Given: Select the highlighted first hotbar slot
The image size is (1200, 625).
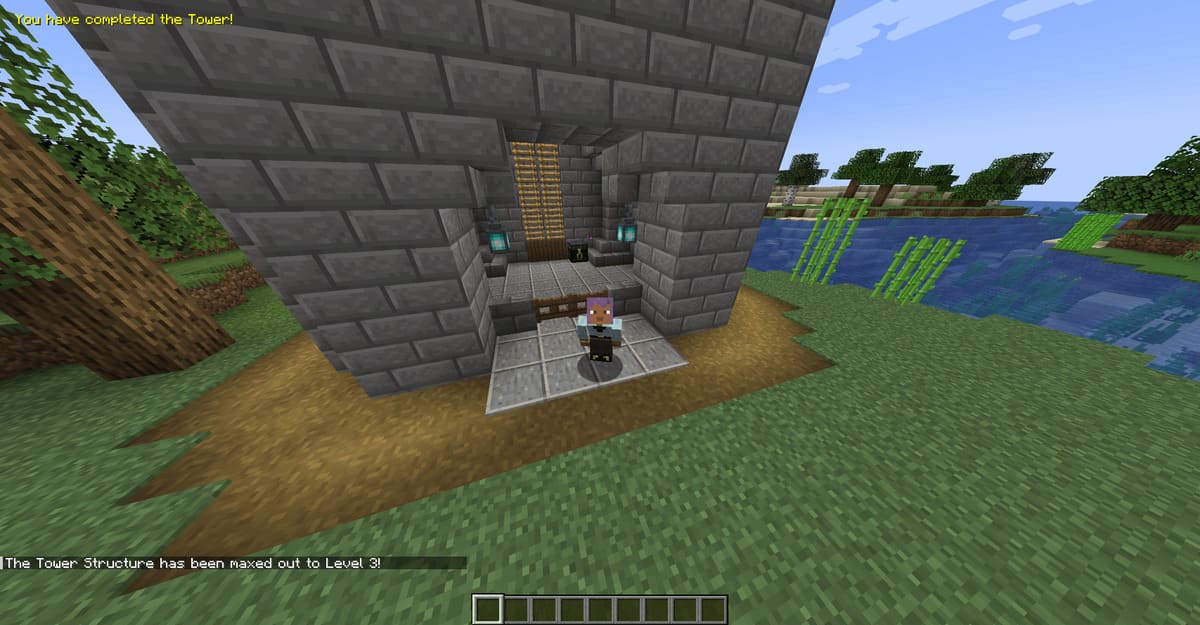Looking at the screenshot, I should (x=487, y=609).
